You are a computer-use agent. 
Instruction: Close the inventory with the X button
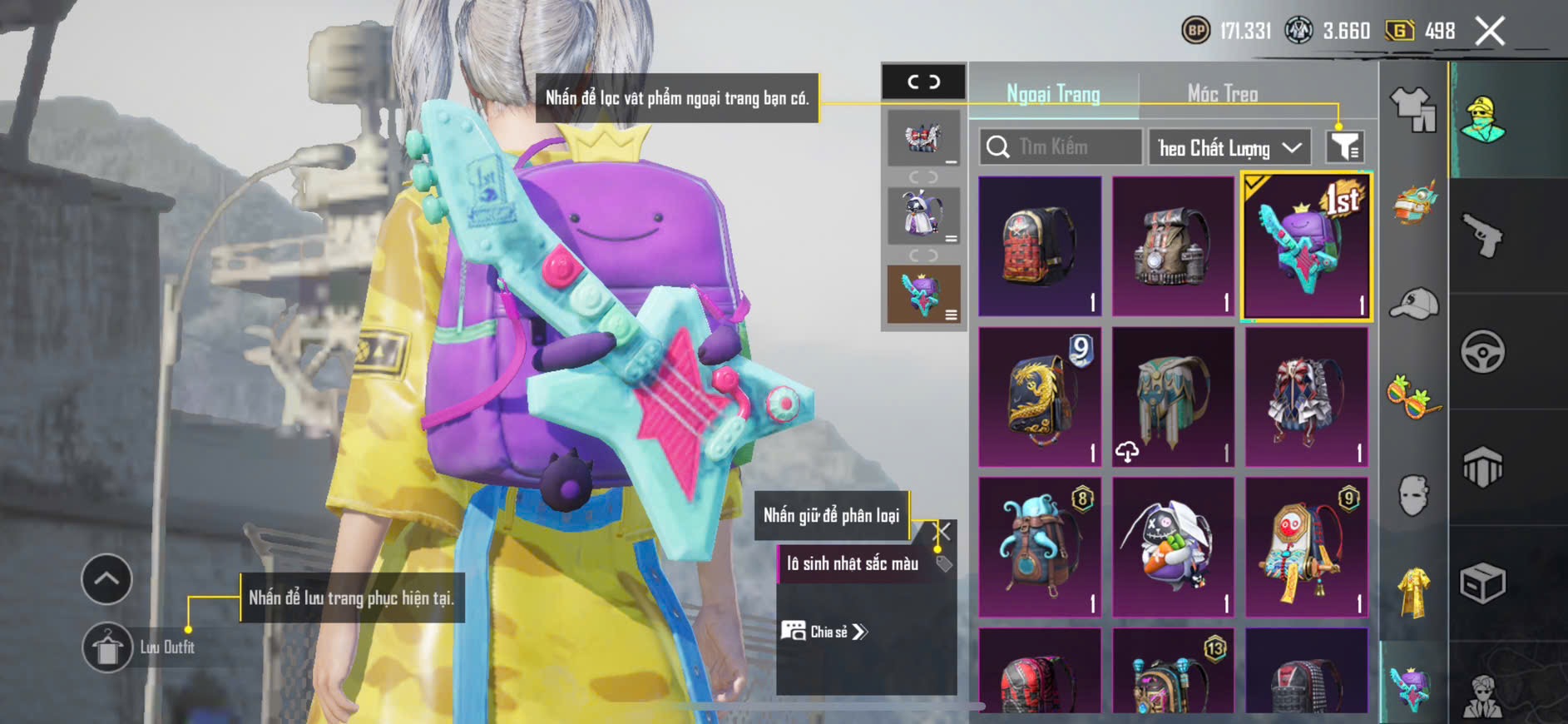(1490, 32)
